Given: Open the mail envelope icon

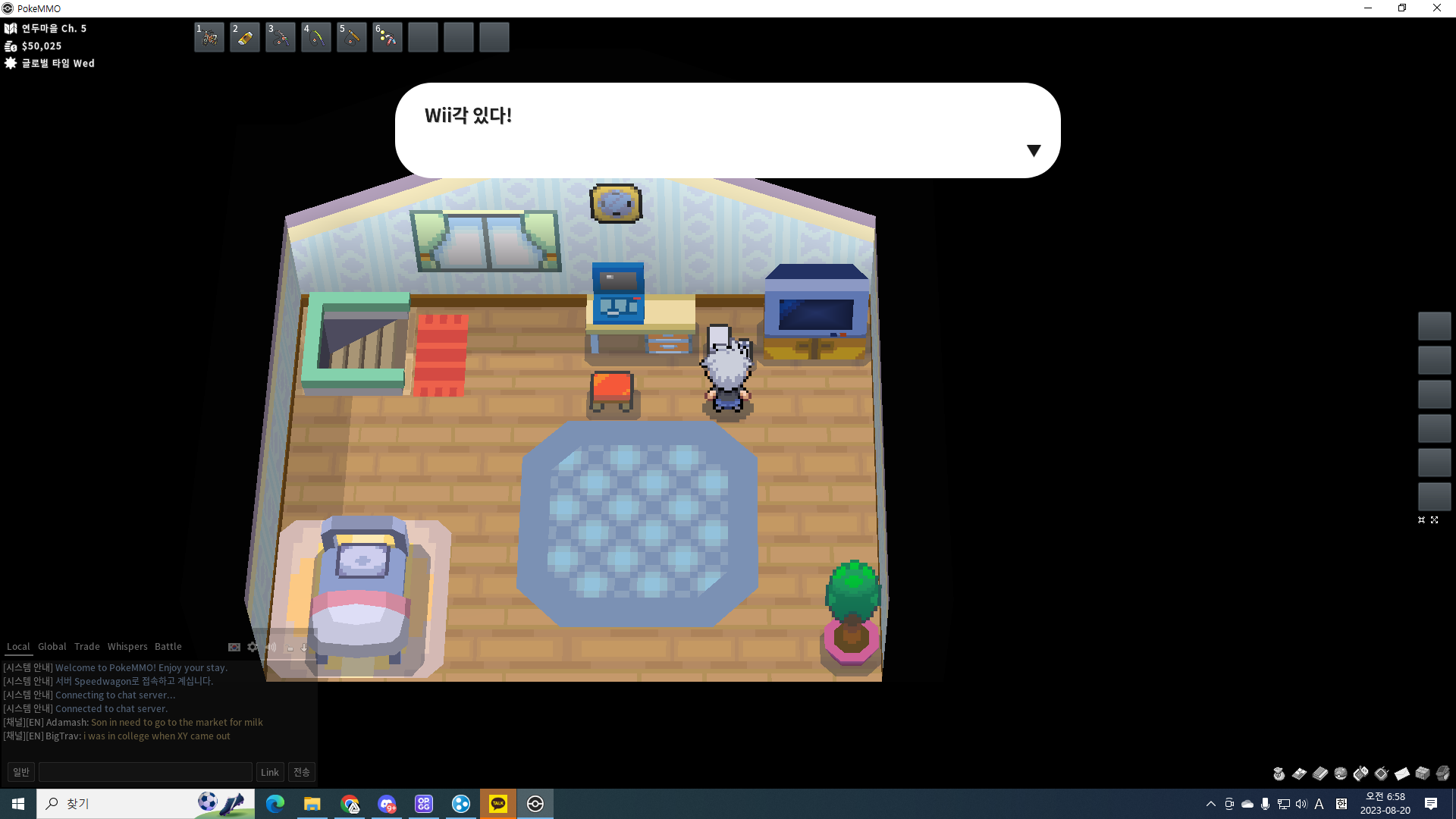Looking at the screenshot, I should coord(1402,773).
